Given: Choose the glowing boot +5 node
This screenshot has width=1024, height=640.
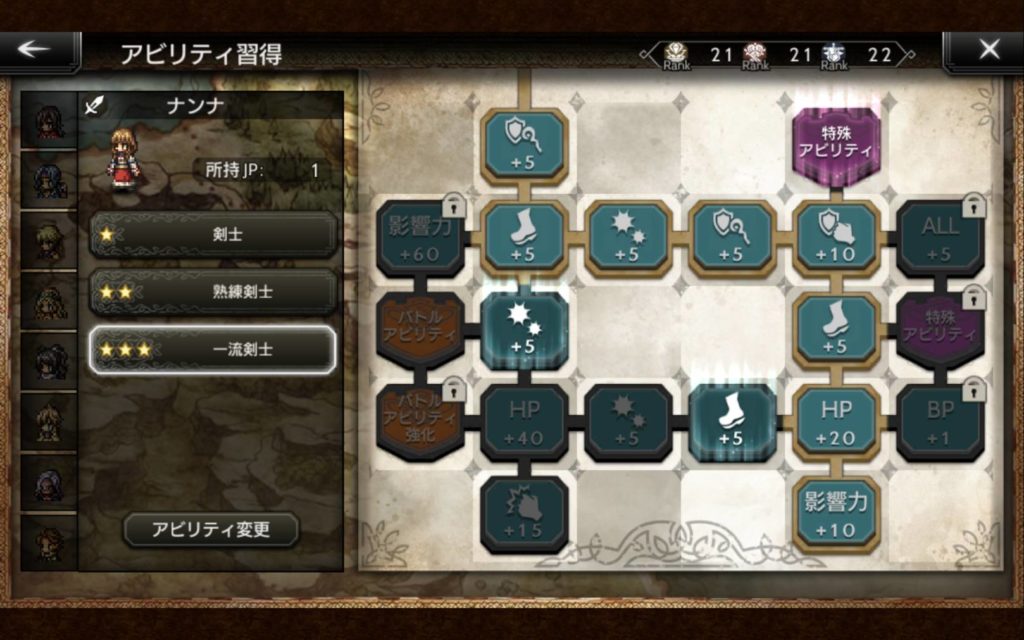Looking at the screenshot, I should coord(732,422).
